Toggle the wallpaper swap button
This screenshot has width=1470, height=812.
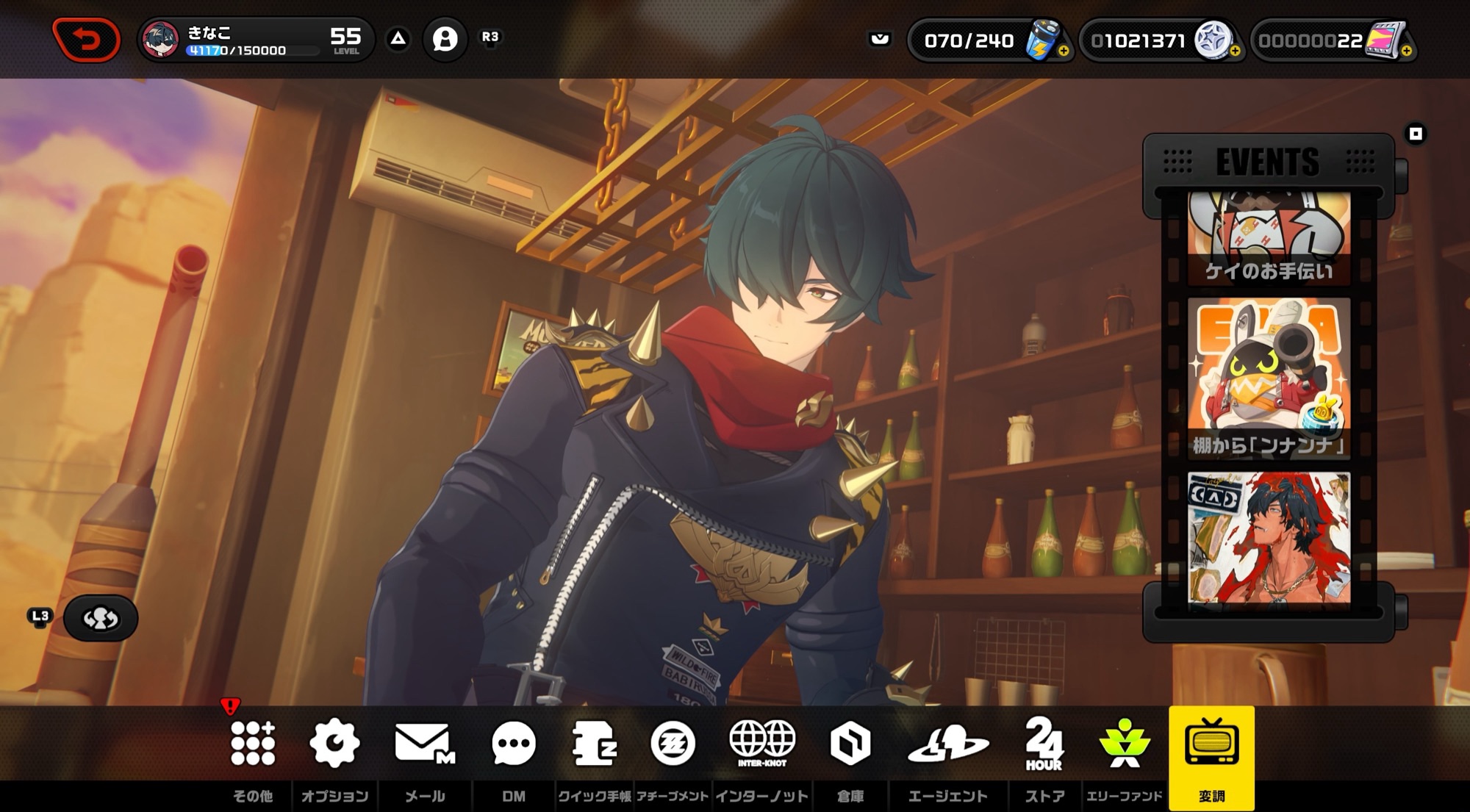101,619
